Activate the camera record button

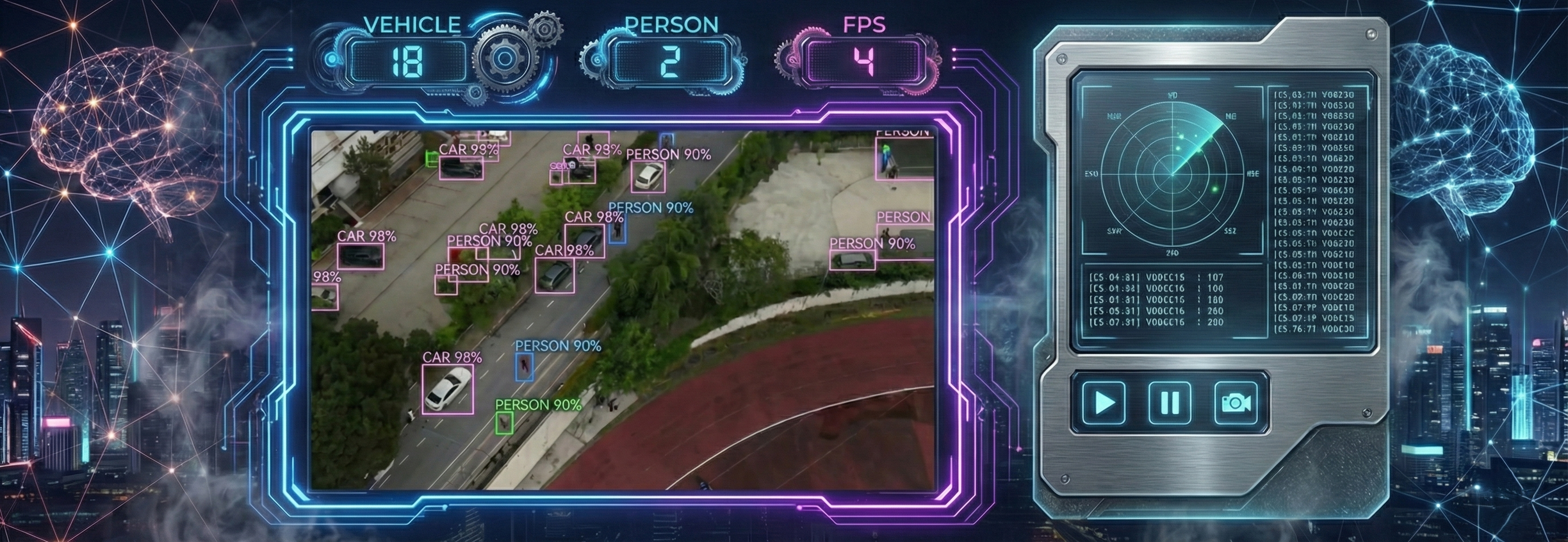tap(1236, 402)
